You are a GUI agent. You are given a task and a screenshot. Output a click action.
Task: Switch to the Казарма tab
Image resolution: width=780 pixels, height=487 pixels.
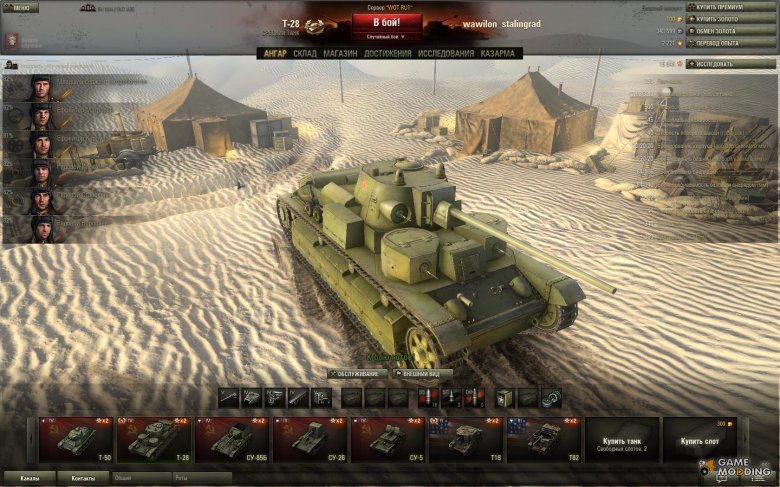(x=498, y=54)
